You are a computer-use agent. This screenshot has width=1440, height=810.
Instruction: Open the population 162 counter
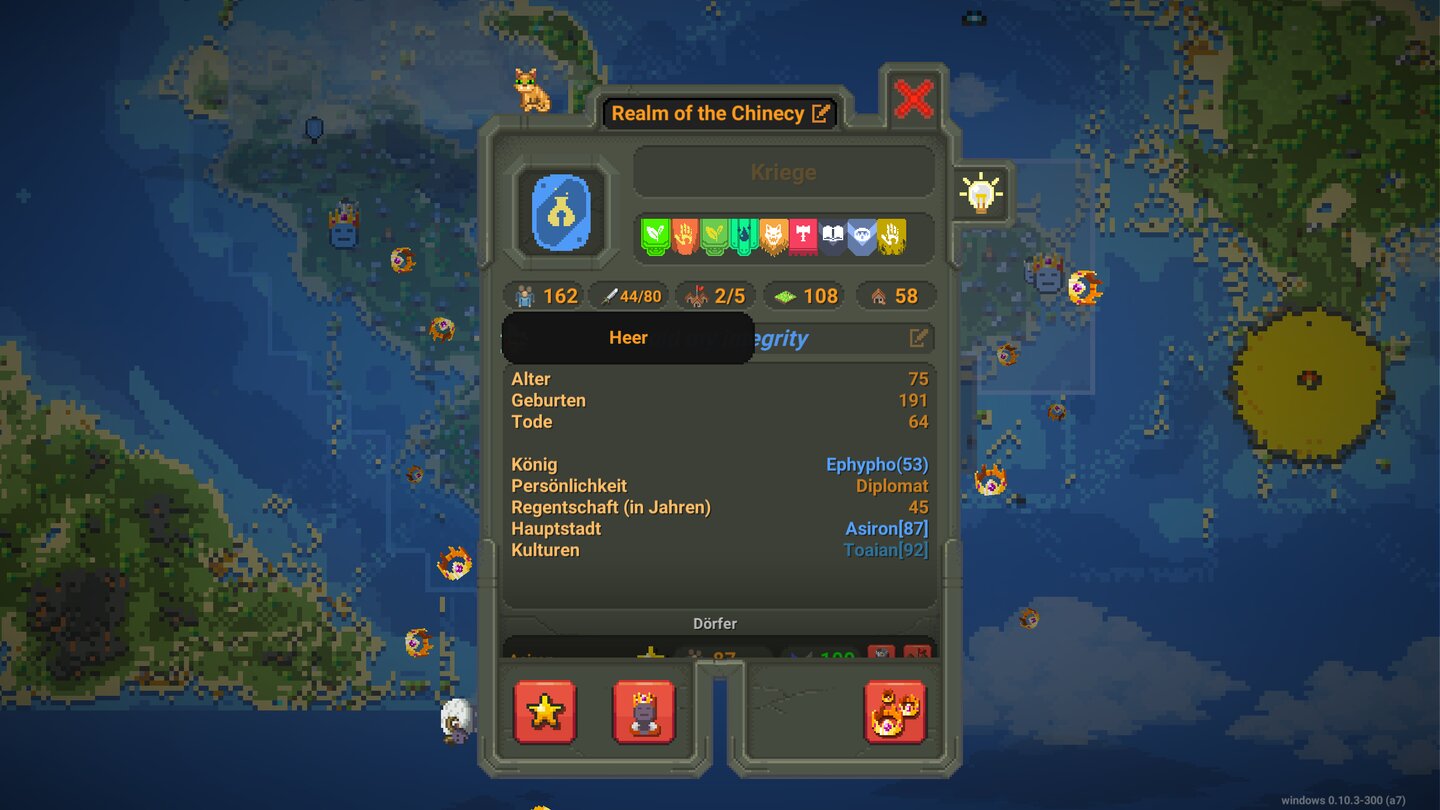point(543,295)
